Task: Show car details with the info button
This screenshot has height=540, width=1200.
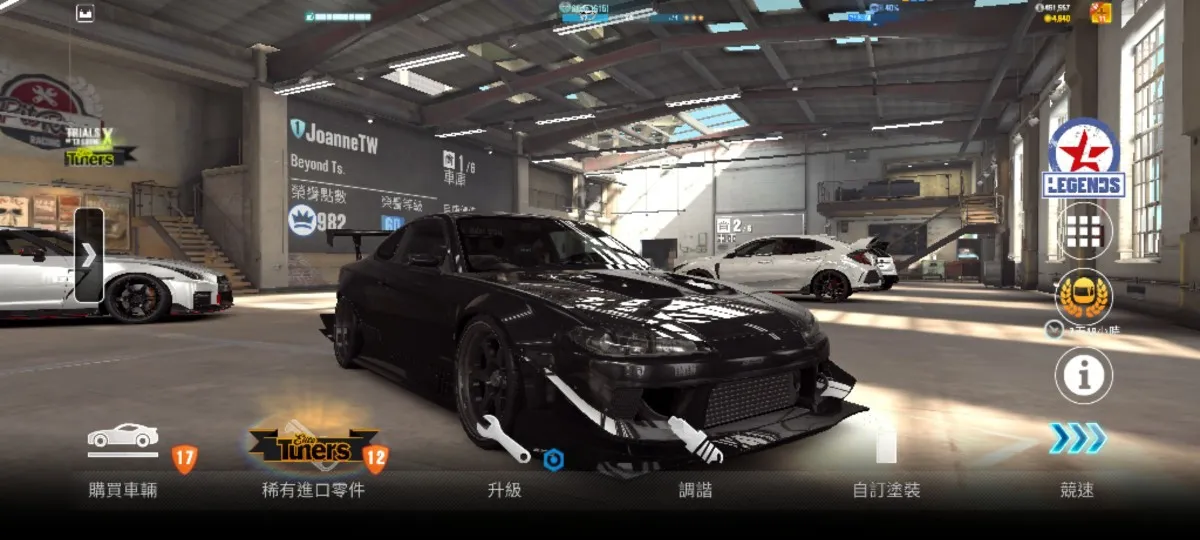Action: coord(1084,375)
